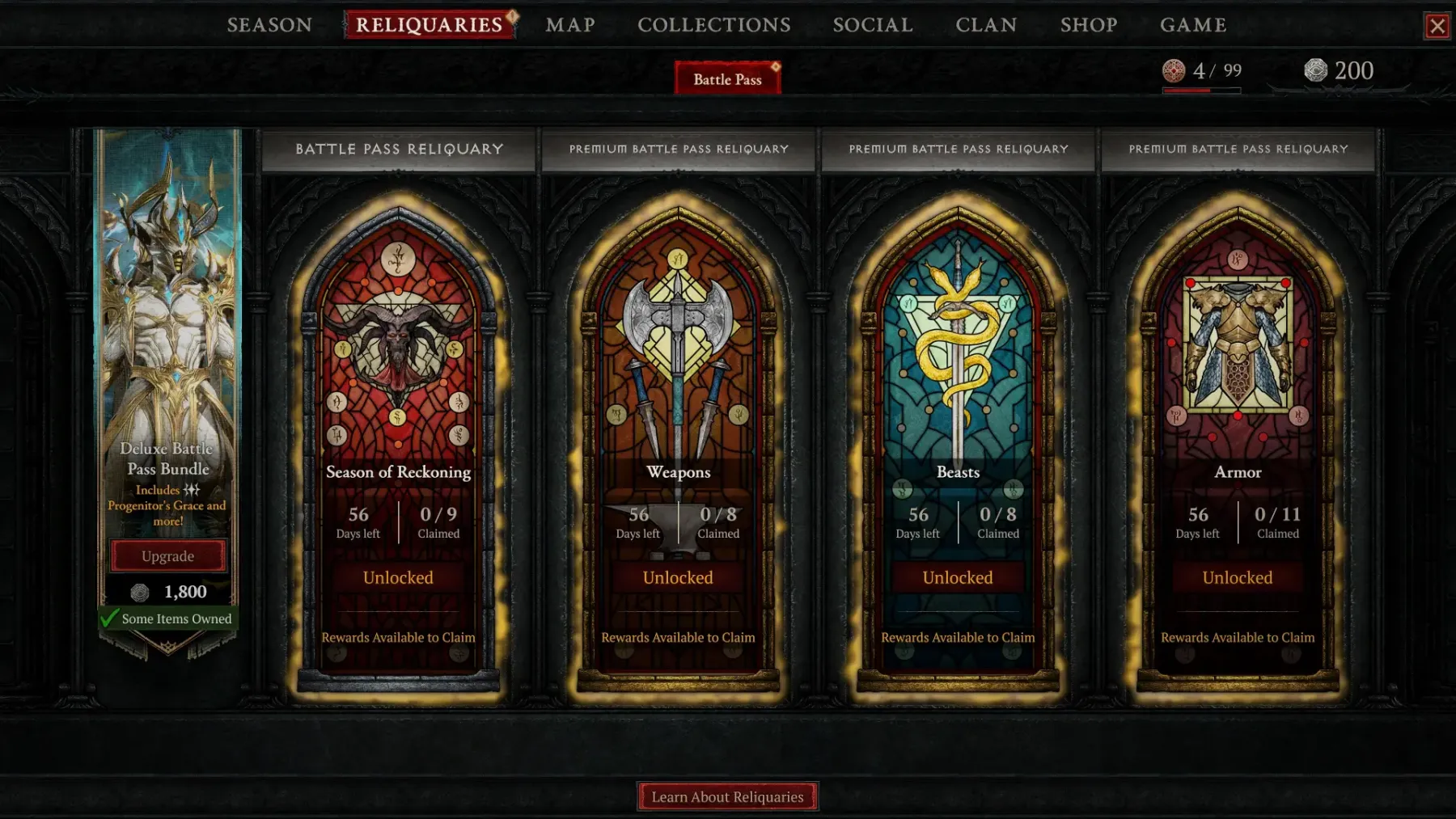Click the Battle Pass button
1456x819 pixels.
click(727, 79)
